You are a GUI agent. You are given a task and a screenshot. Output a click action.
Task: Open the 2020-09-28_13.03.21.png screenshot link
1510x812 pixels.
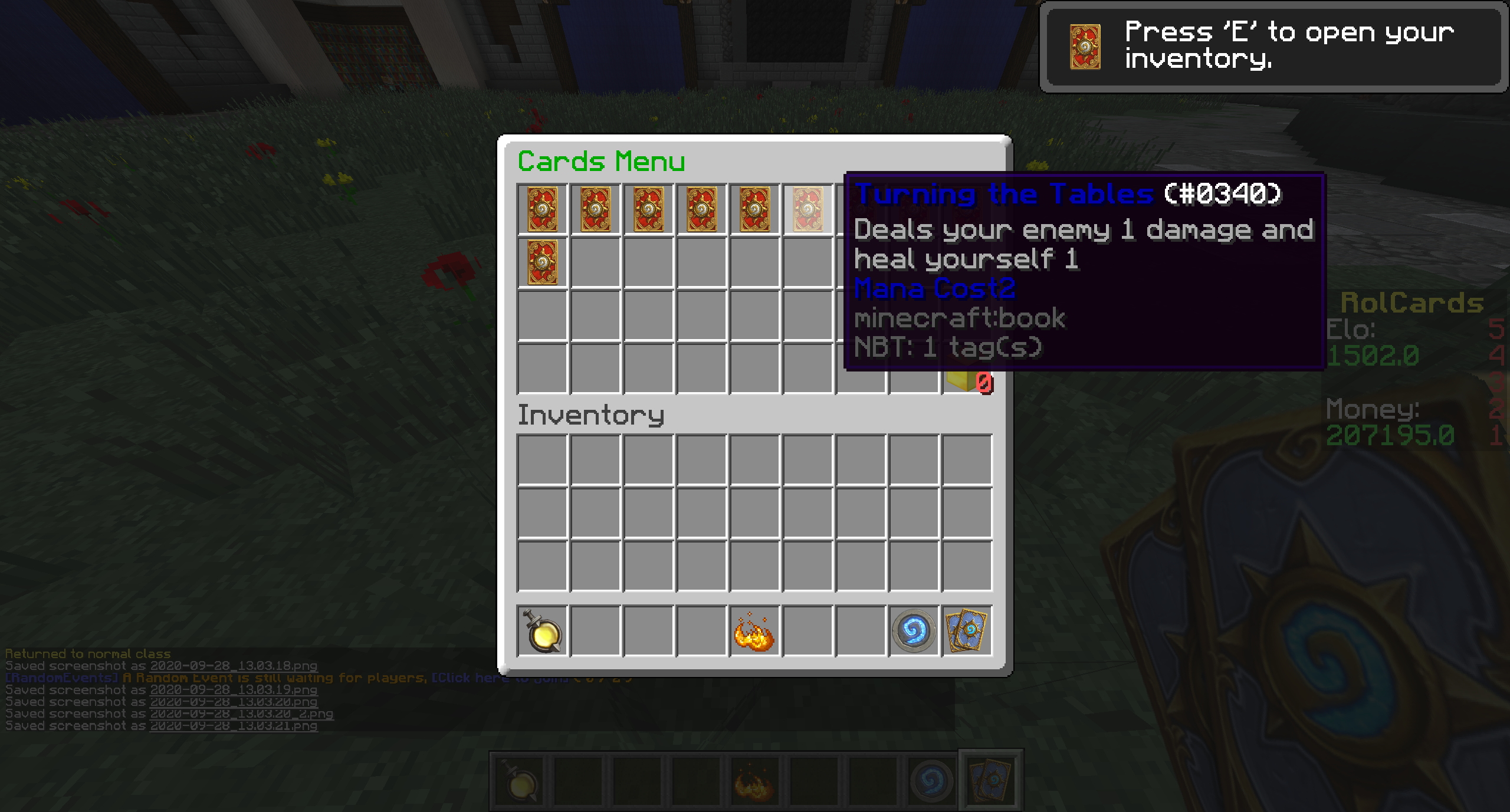click(x=233, y=726)
